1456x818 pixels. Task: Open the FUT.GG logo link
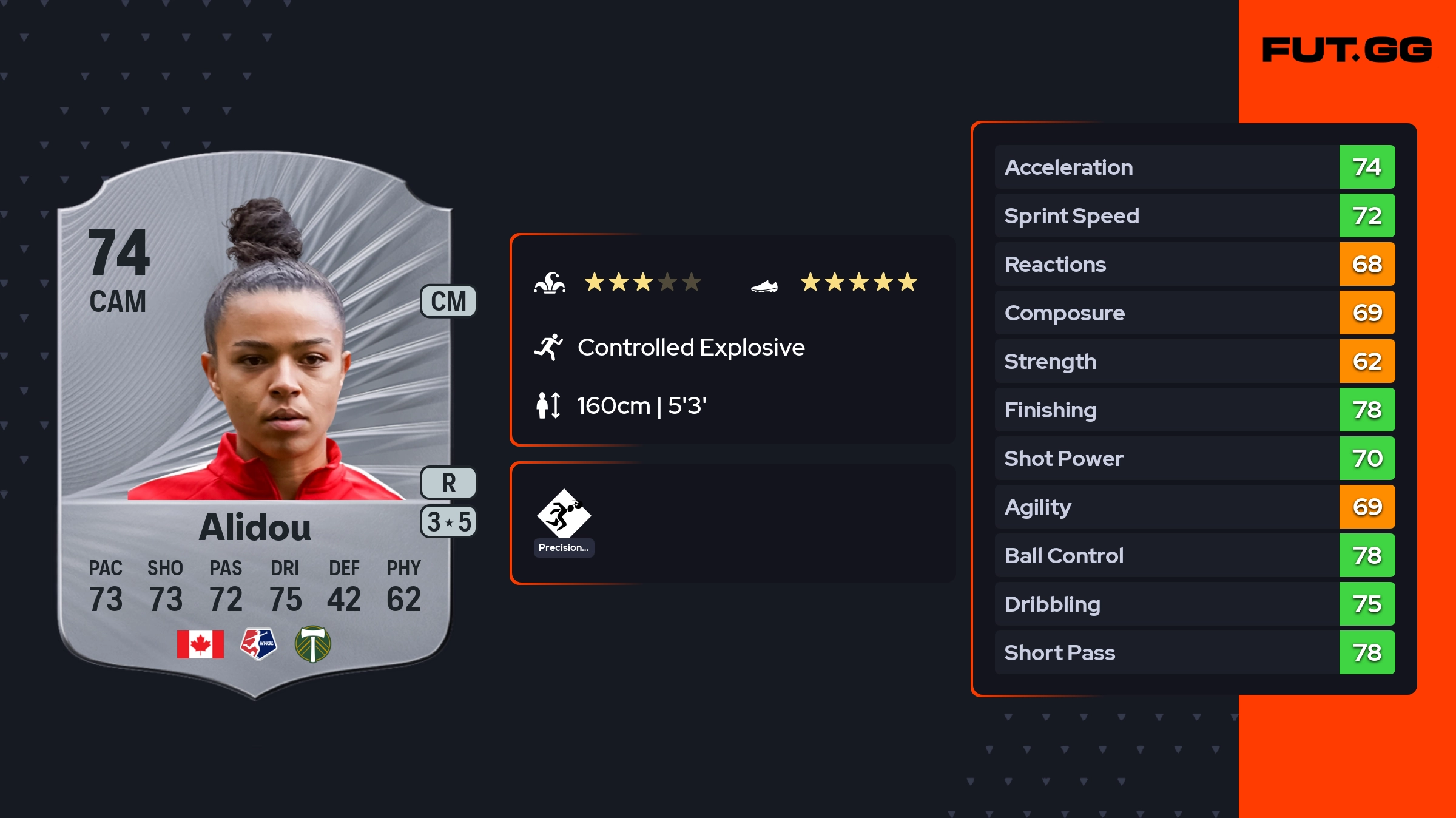[1347, 50]
